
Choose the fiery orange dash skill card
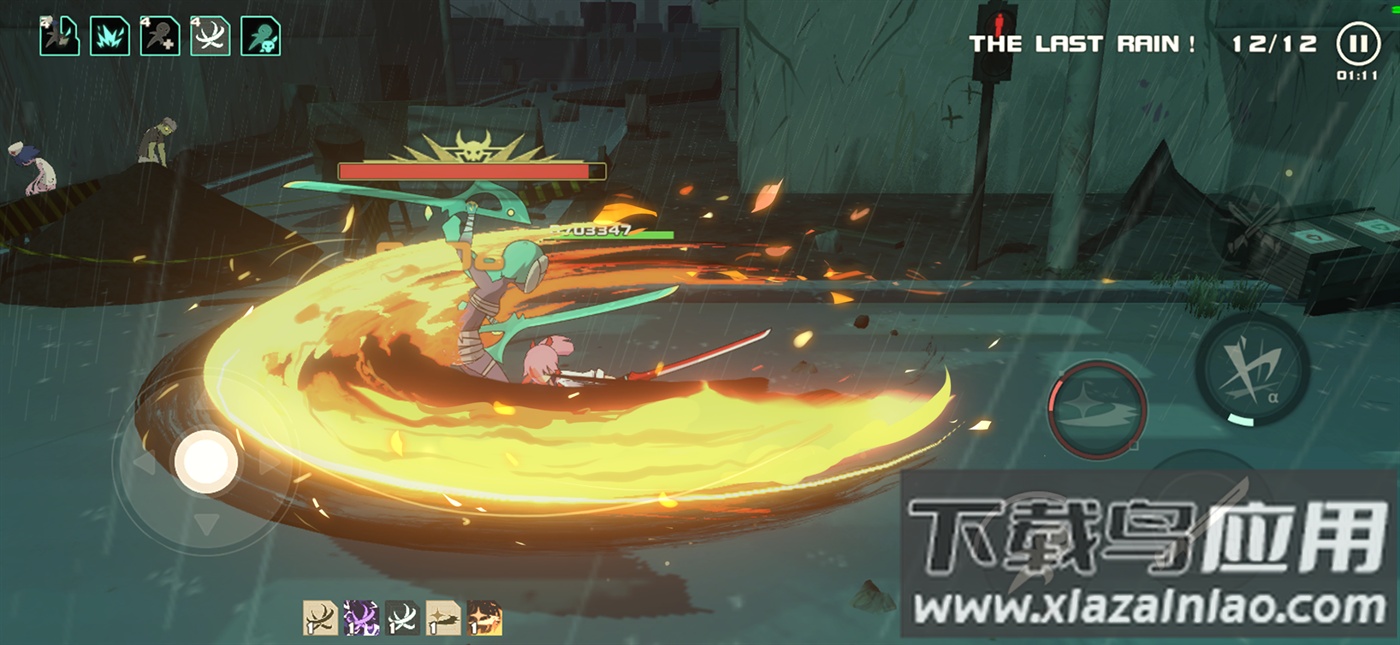[x=484, y=618]
